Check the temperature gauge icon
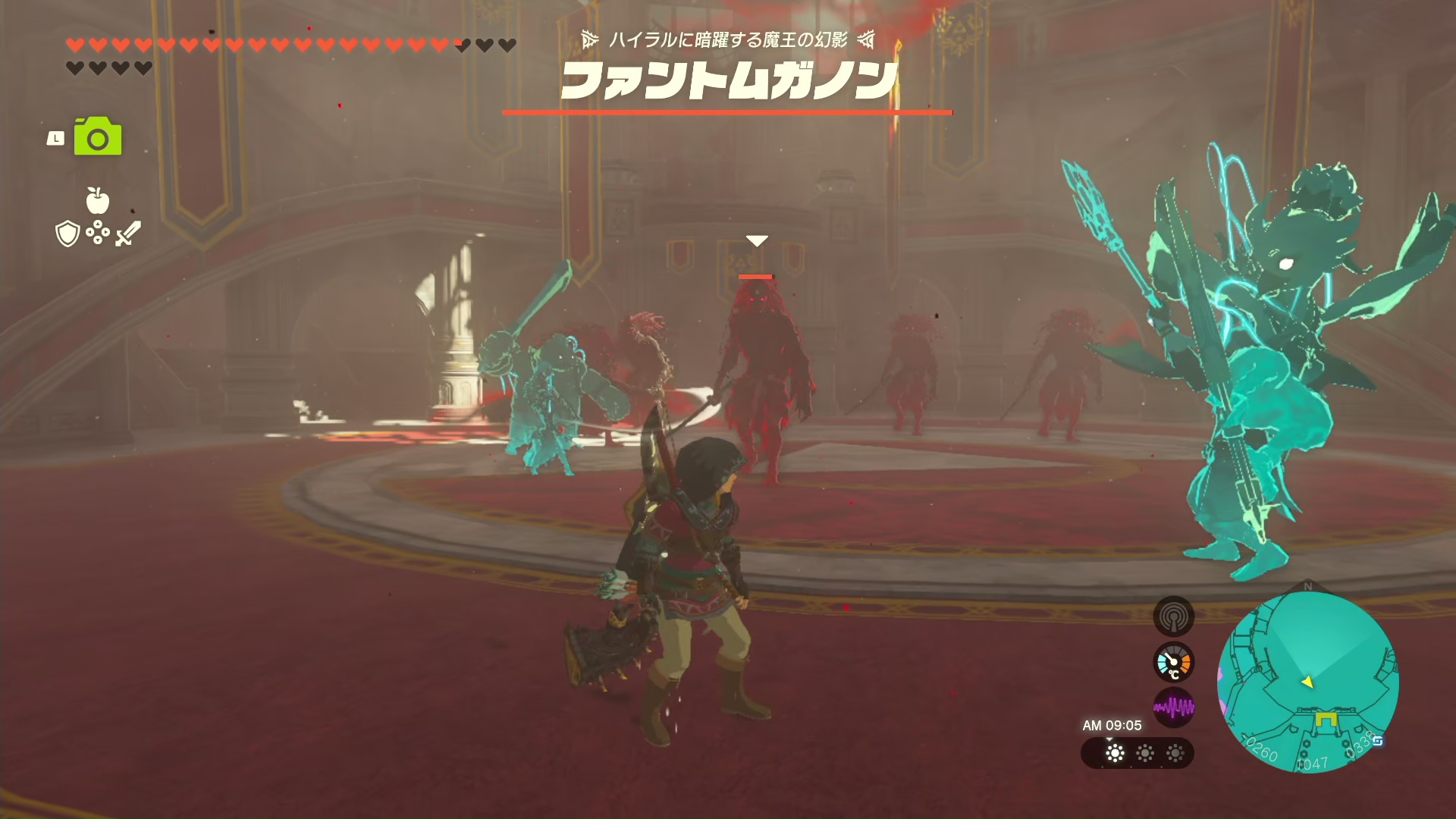Image resolution: width=1456 pixels, height=819 pixels. coord(1173,663)
